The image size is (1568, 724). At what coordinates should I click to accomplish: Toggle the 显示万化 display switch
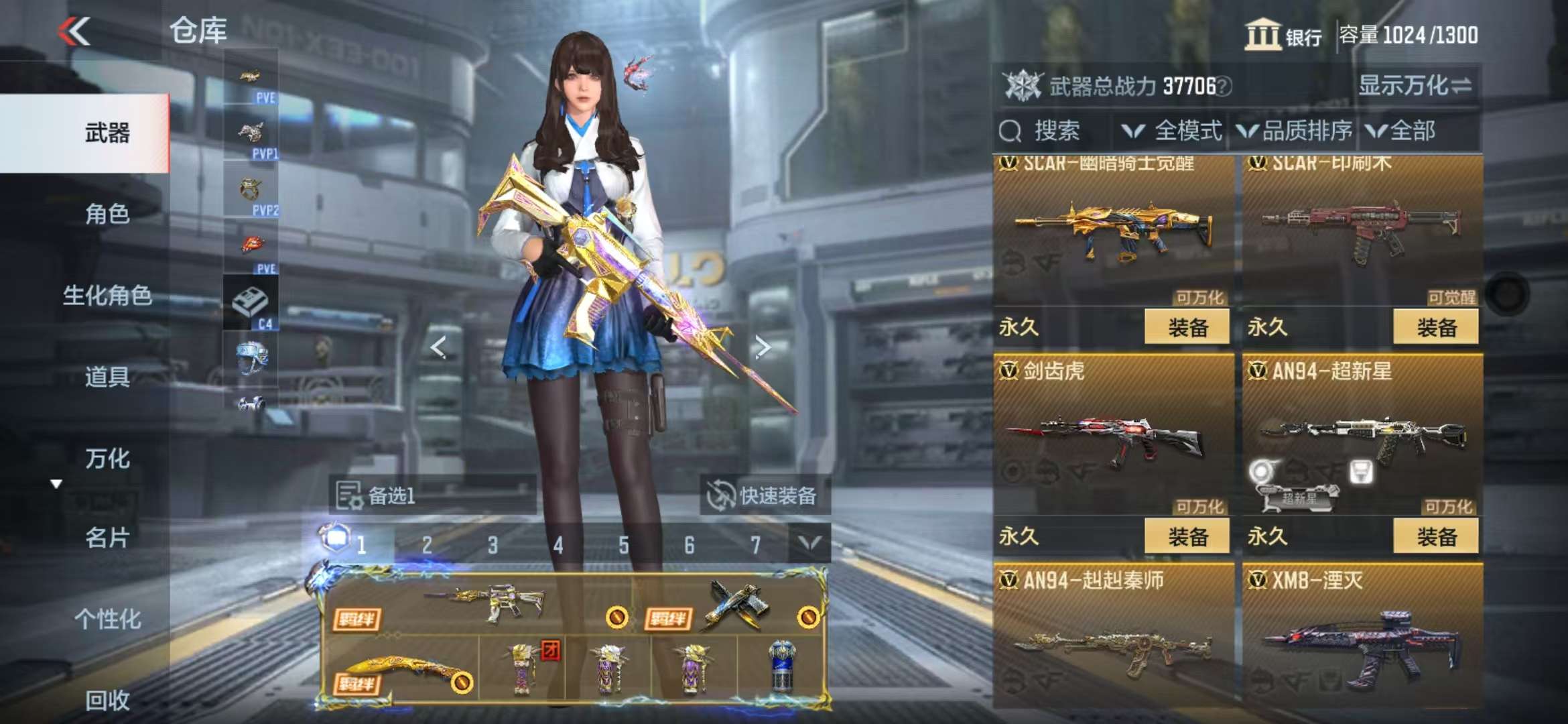(1415, 86)
